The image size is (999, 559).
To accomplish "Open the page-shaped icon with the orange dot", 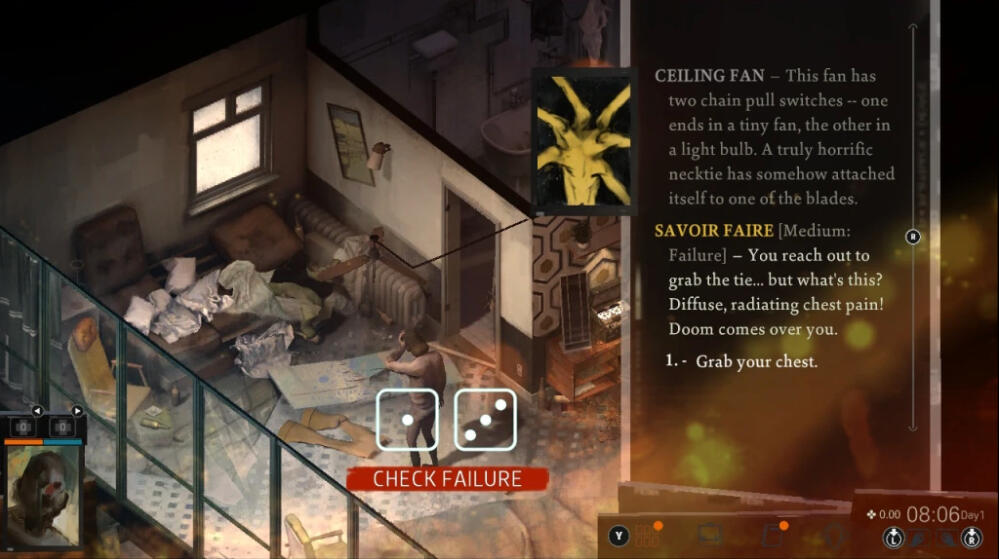I will pos(771,536).
